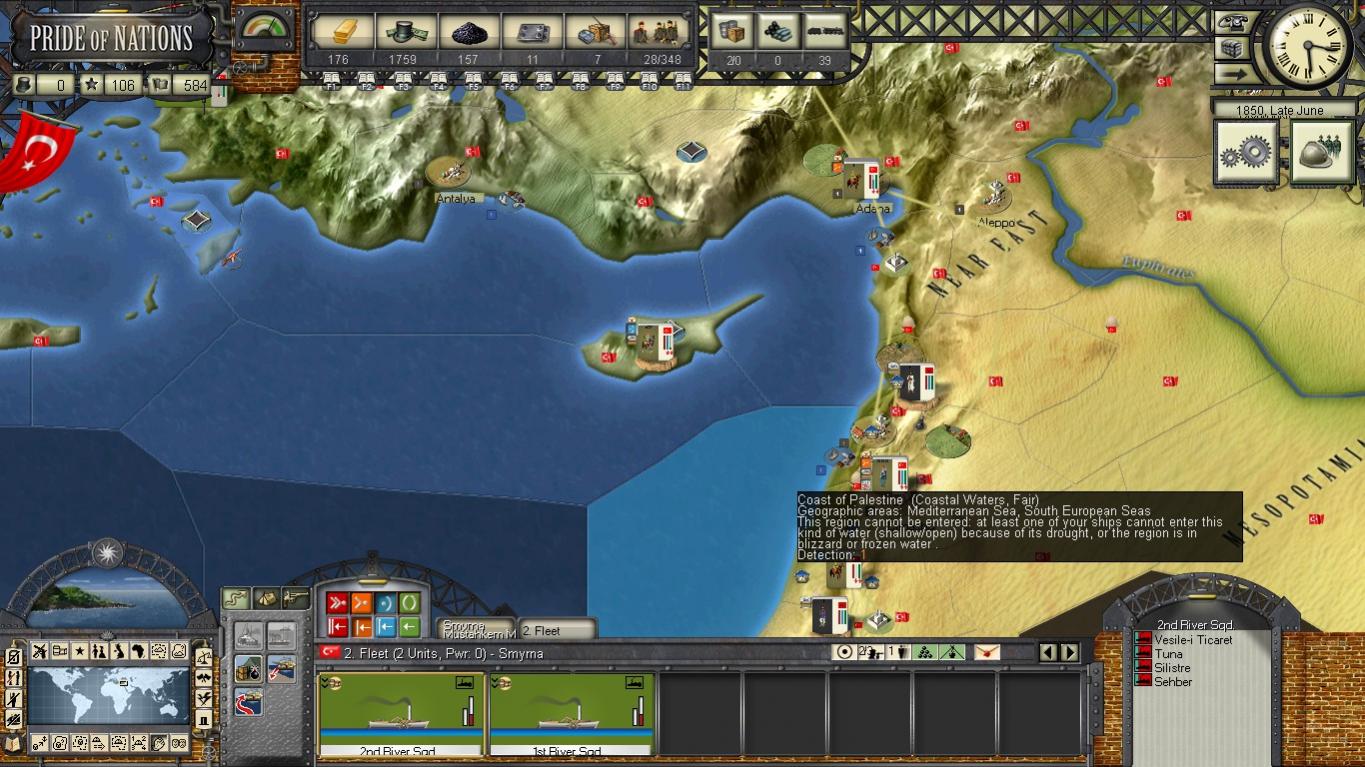Image resolution: width=1365 pixels, height=767 pixels.
Task: Switch to the gears economic mode
Action: (x=1246, y=152)
